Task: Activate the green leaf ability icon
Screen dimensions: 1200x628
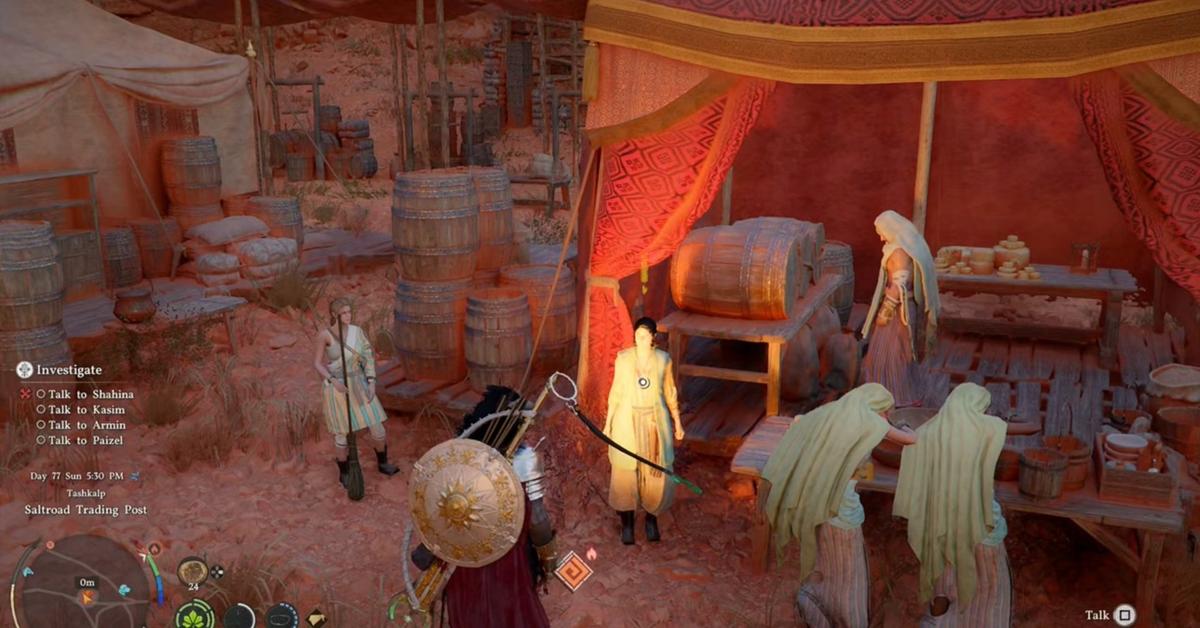Action: pyautogui.click(x=194, y=614)
